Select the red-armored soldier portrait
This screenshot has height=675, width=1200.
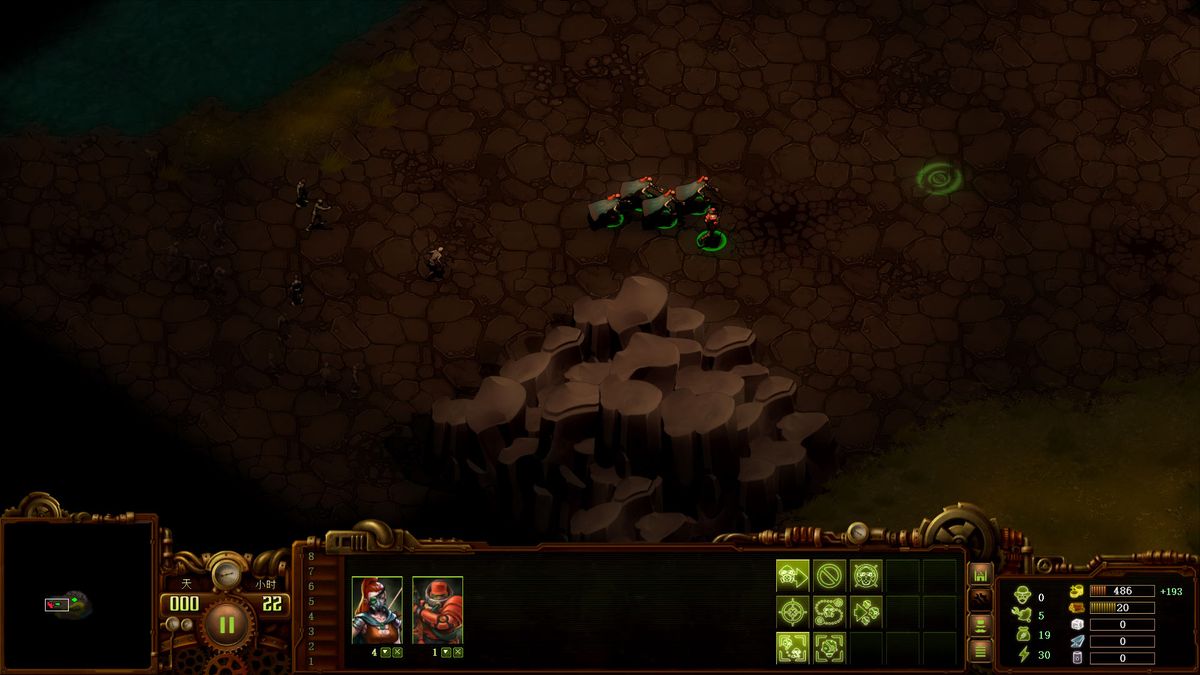click(x=437, y=610)
